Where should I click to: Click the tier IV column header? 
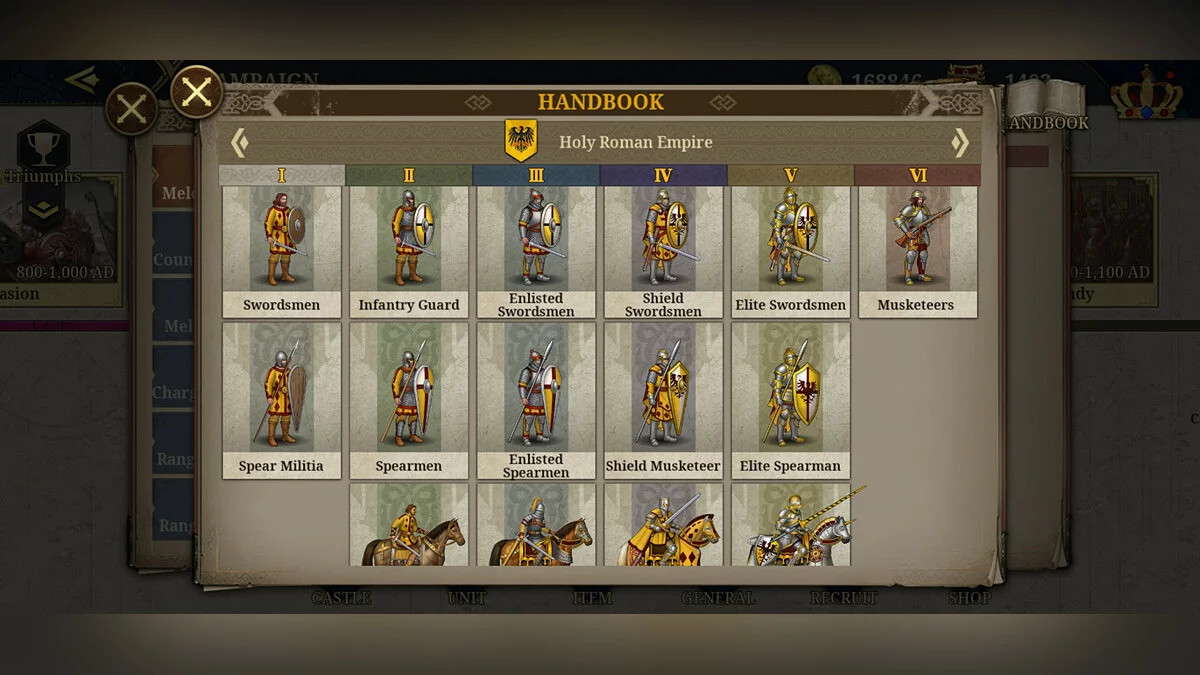(663, 176)
